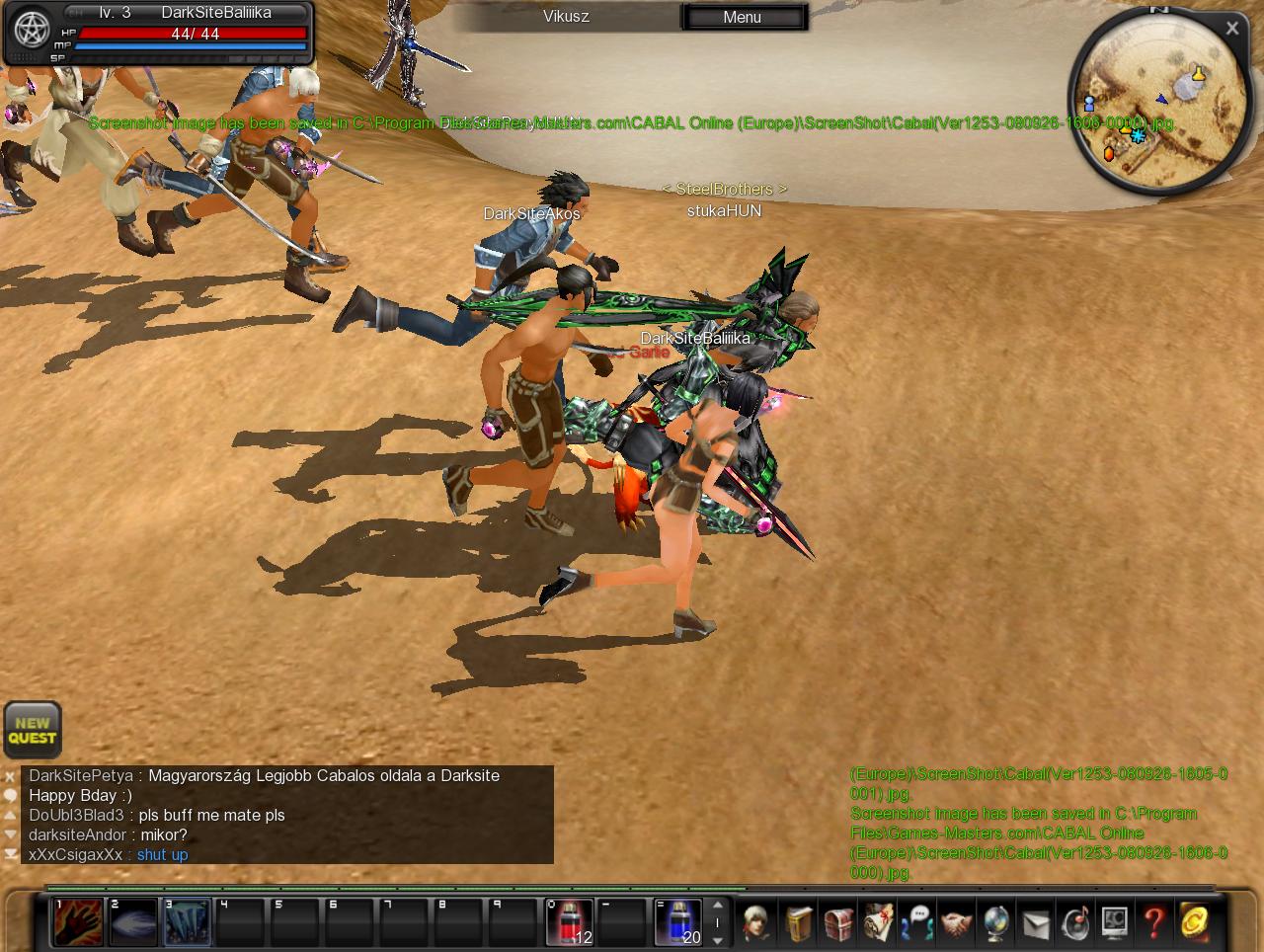Close the minimap with its X button
Viewport: 1264px width, 952px height.
click(x=1231, y=29)
